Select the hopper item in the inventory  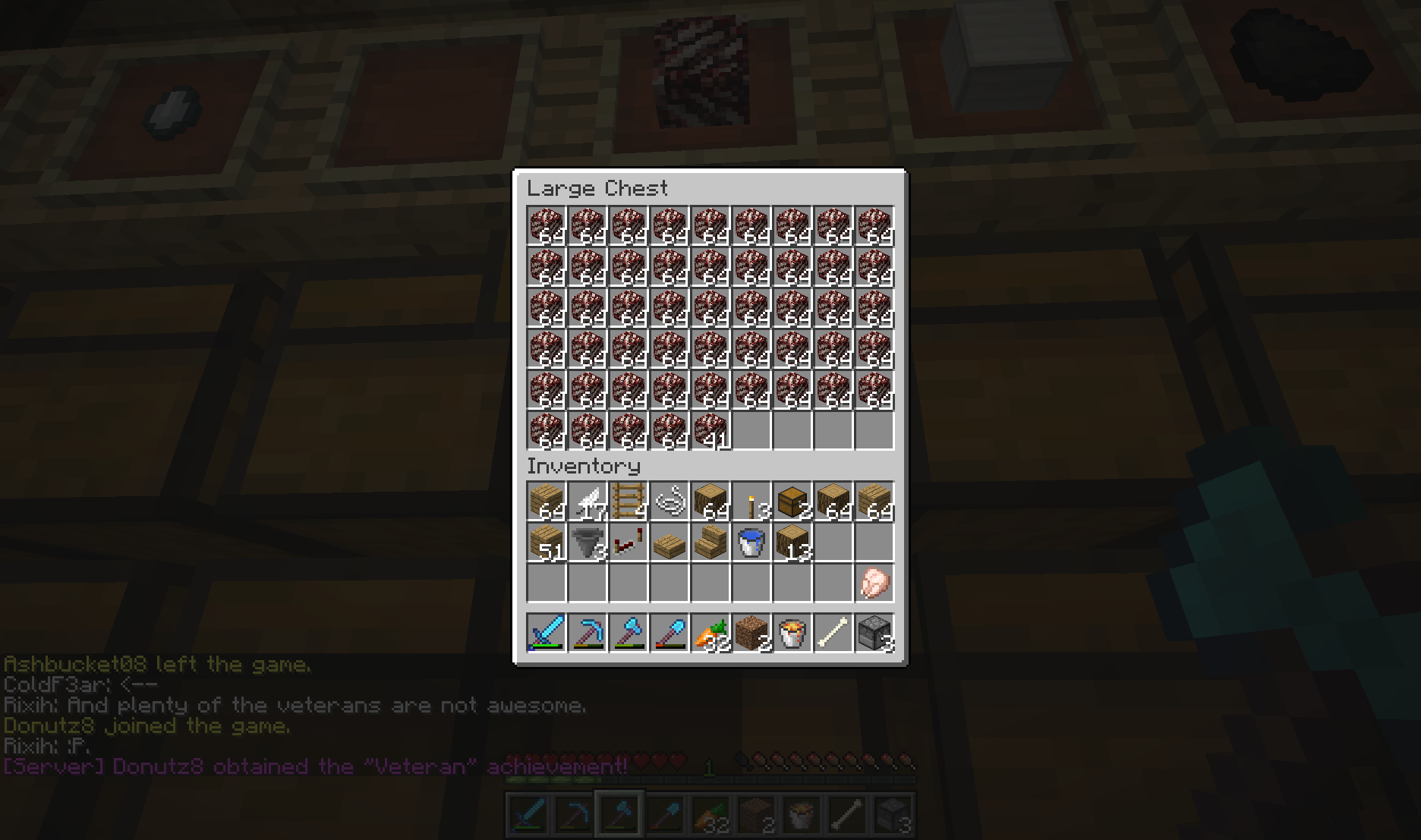point(587,542)
